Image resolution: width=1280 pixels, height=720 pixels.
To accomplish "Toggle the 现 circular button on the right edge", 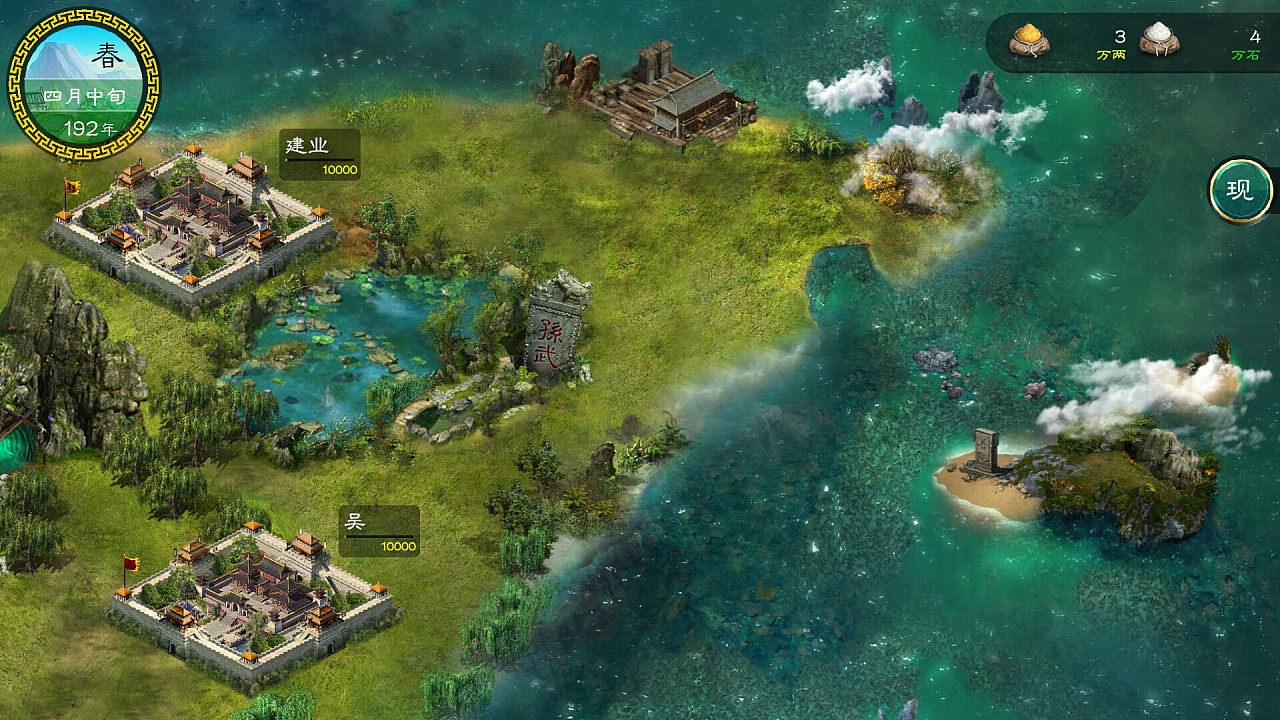I will 1239,188.
